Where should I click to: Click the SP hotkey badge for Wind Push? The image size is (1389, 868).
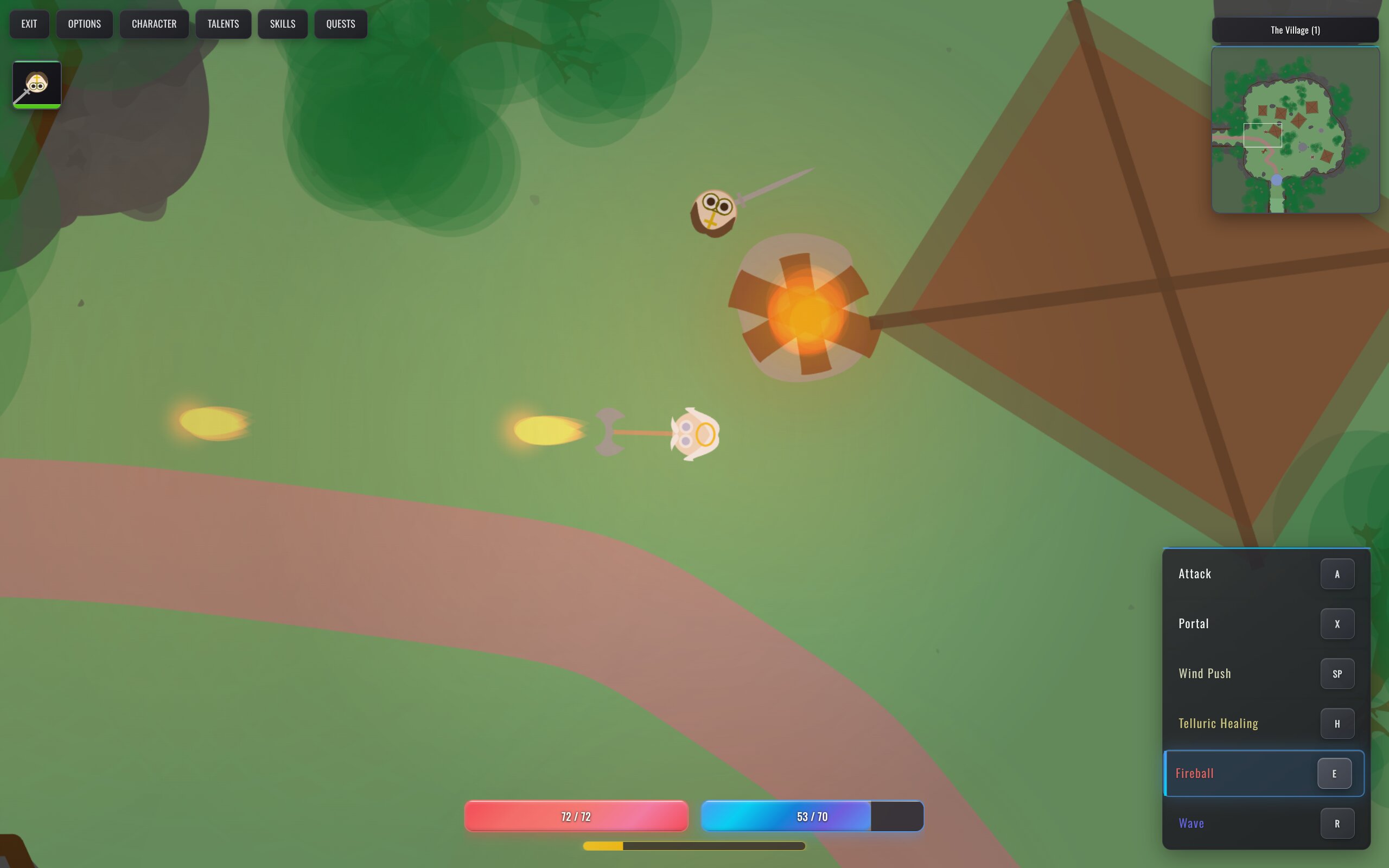pos(1337,673)
